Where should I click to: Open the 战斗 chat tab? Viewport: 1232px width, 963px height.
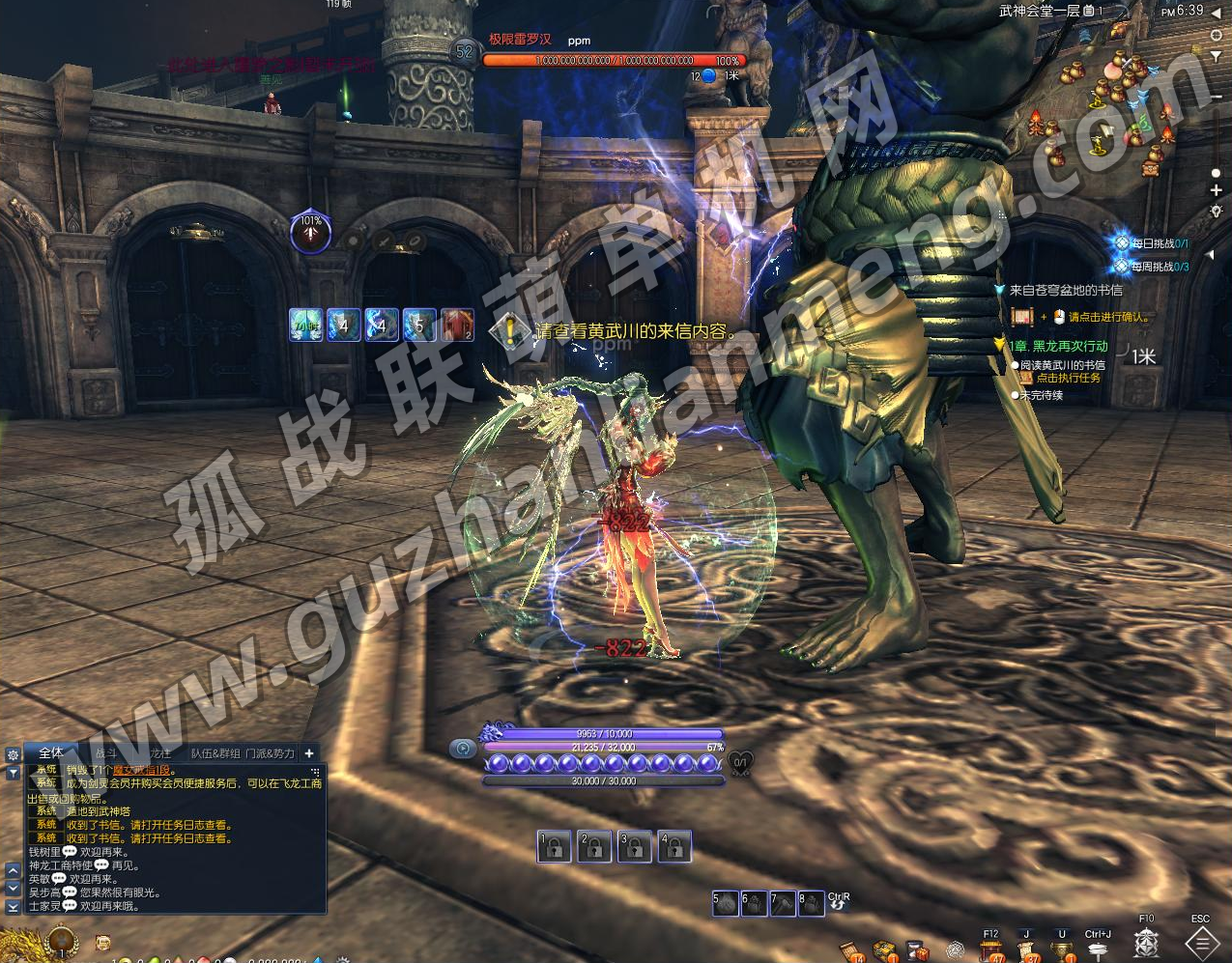tap(105, 752)
